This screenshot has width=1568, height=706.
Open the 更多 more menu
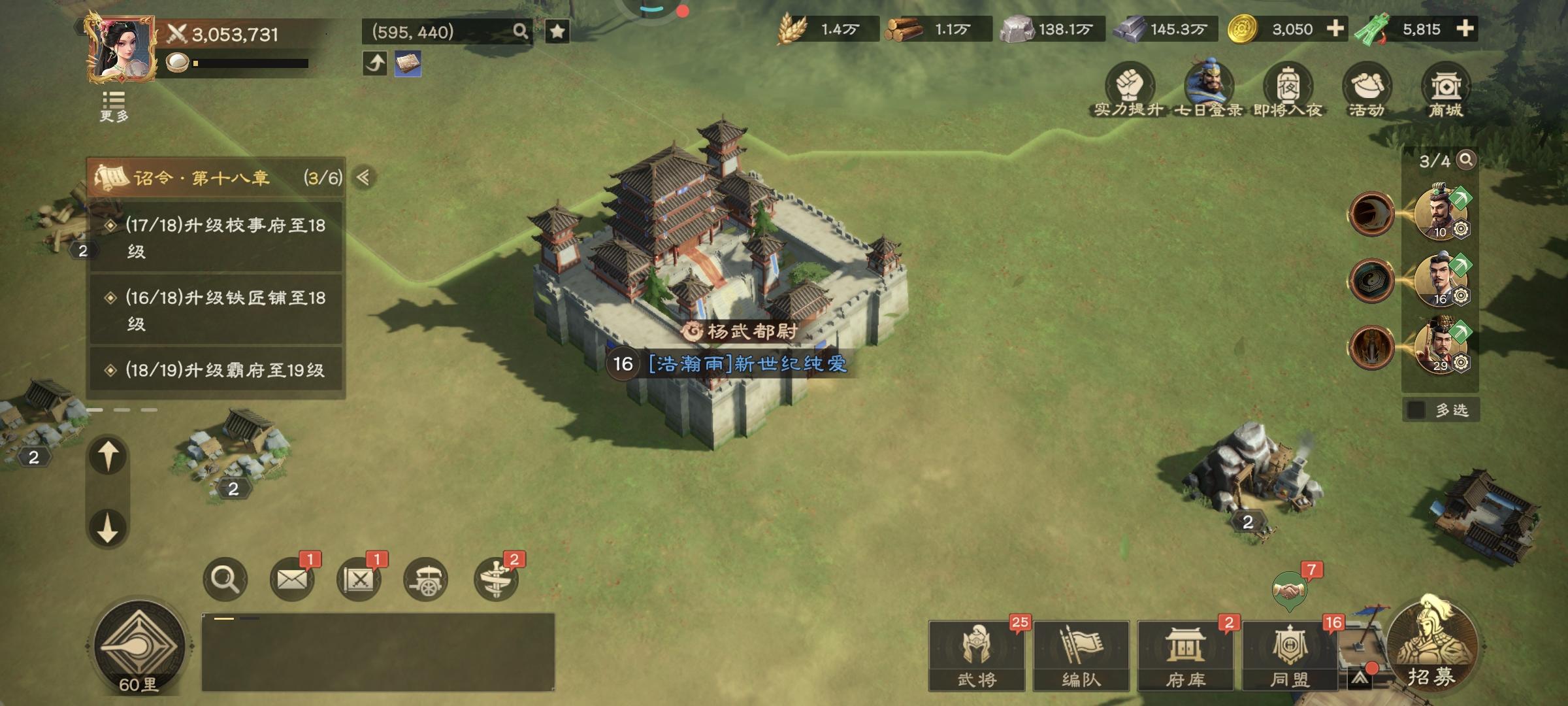click(114, 107)
